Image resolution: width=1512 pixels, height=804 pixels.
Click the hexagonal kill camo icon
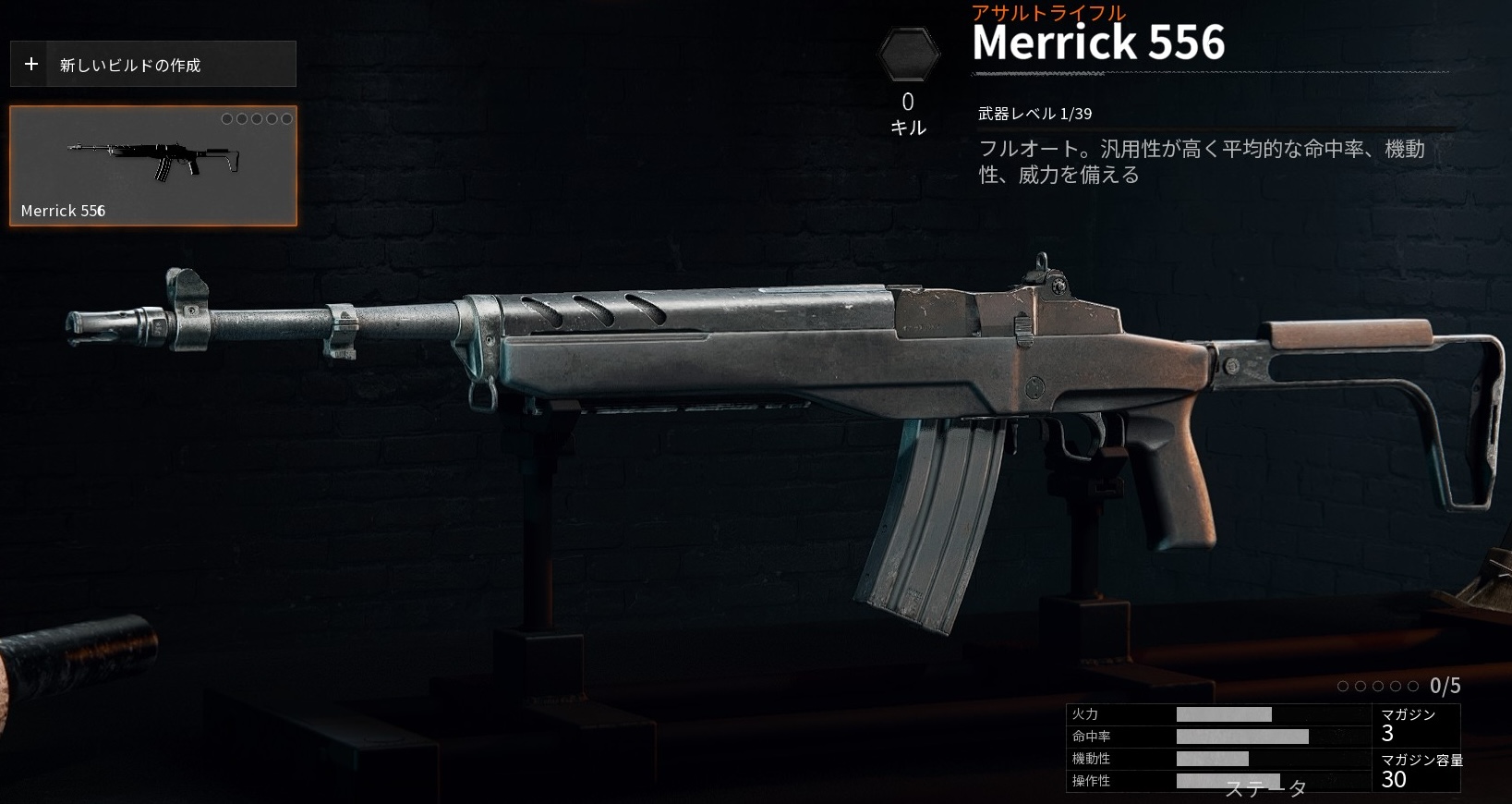coord(908,55)
